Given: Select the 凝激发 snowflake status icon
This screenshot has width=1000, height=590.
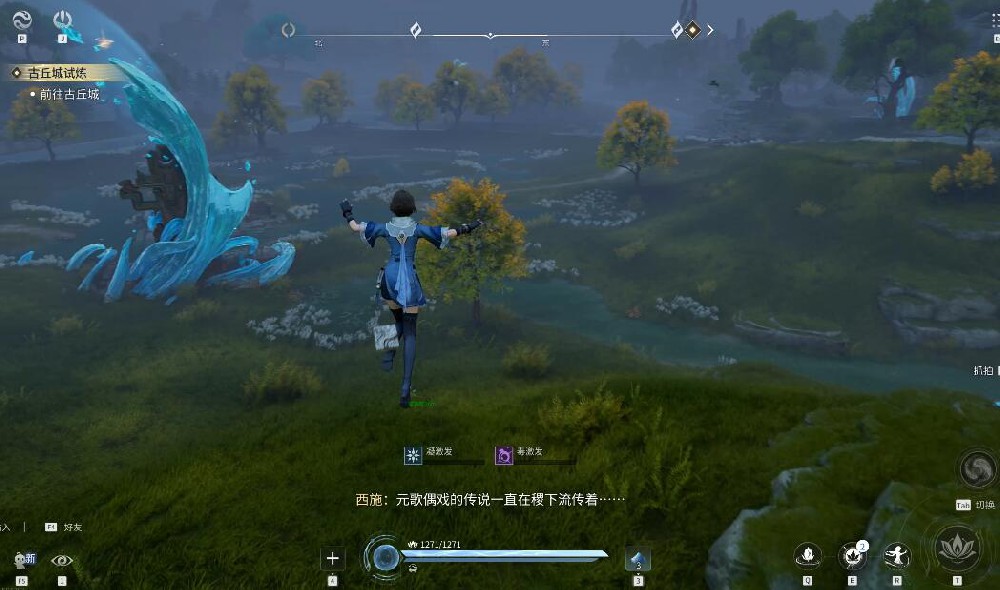Looking at the screenshot, I should pos(413,456).
